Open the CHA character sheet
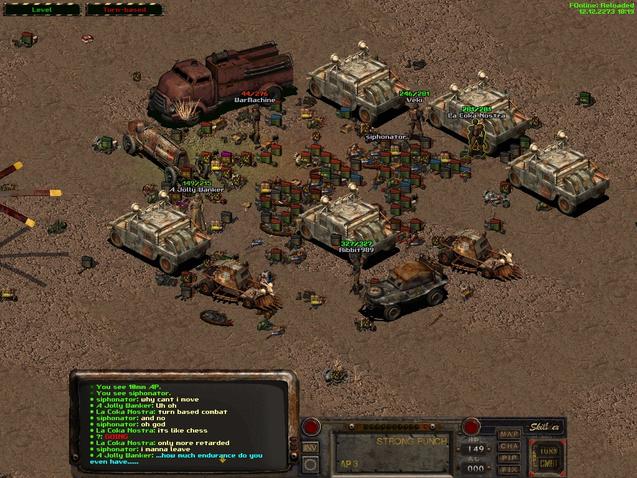The height and width of the screenshot is (478, 637). click(x=510, y=445)
